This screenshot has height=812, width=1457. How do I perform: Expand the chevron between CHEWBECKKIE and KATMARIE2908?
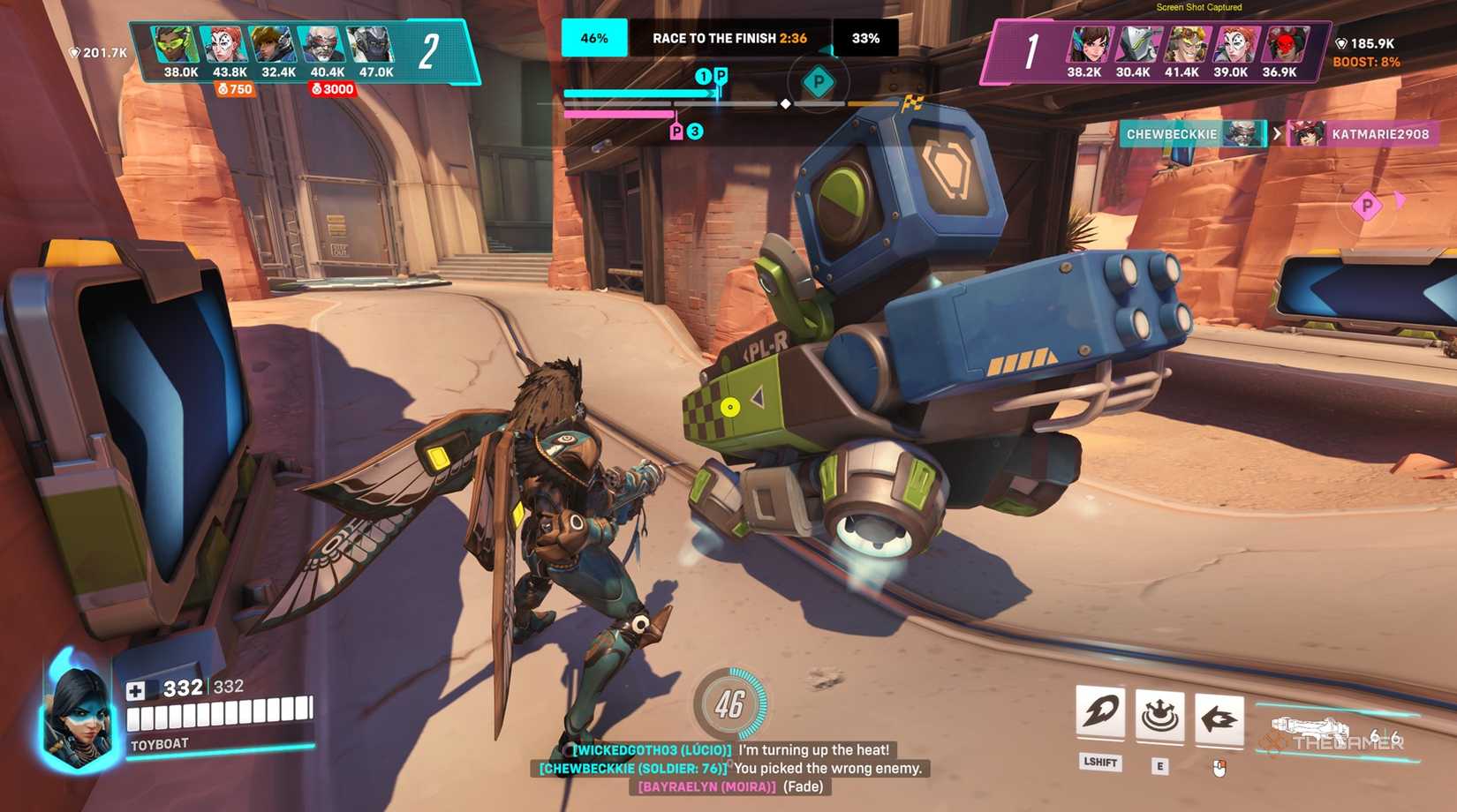click(x=1278, y=135)
